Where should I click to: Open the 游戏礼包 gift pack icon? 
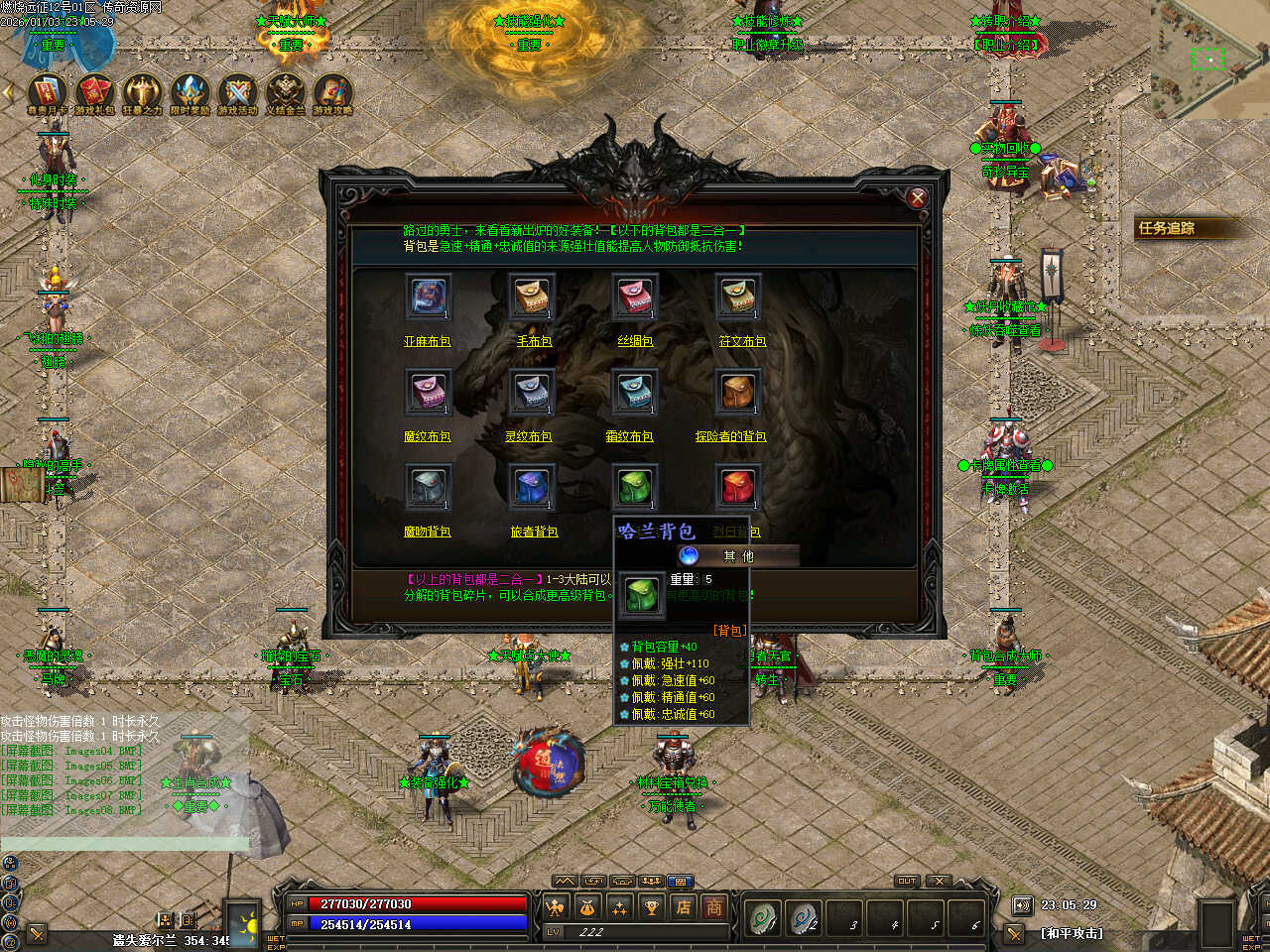point(94,92)
